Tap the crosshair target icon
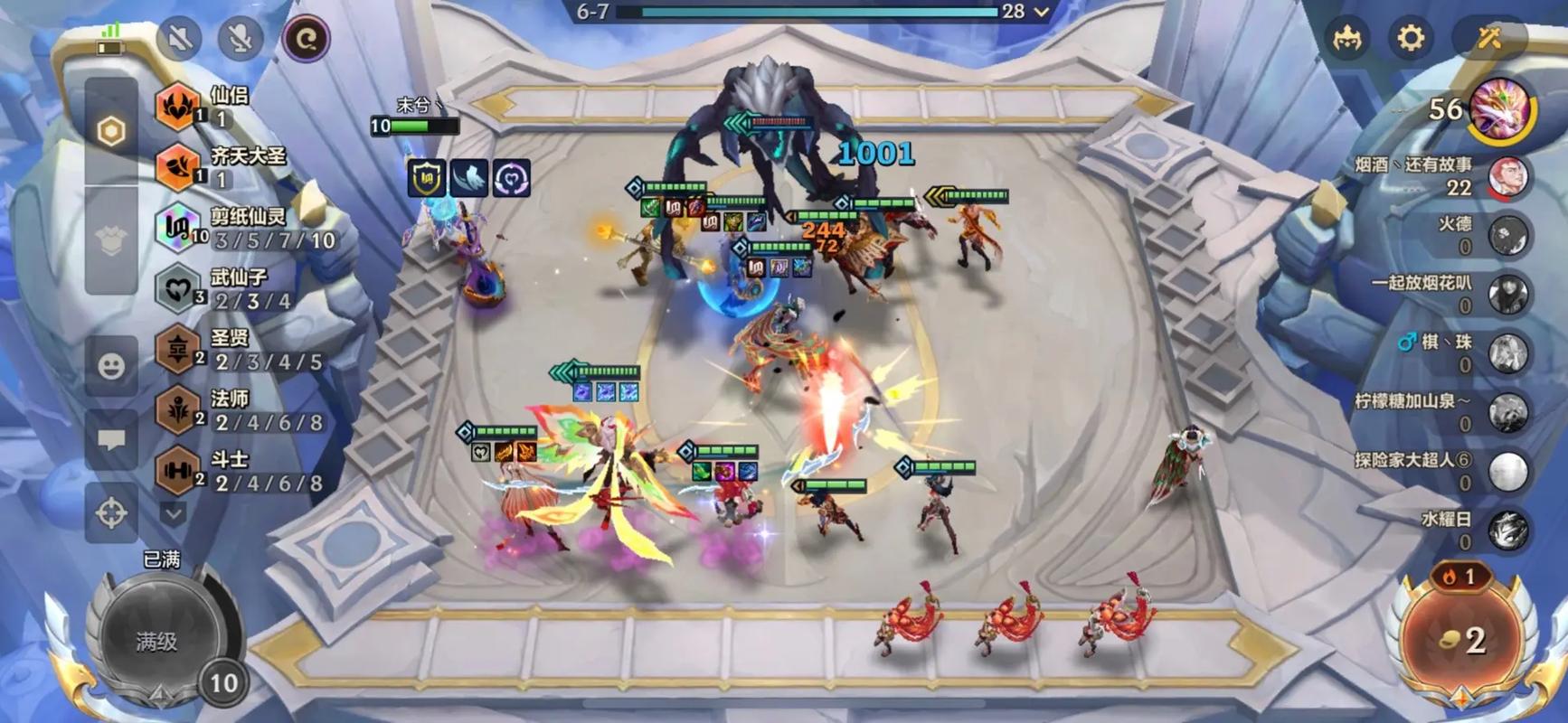 pos(111,513)
